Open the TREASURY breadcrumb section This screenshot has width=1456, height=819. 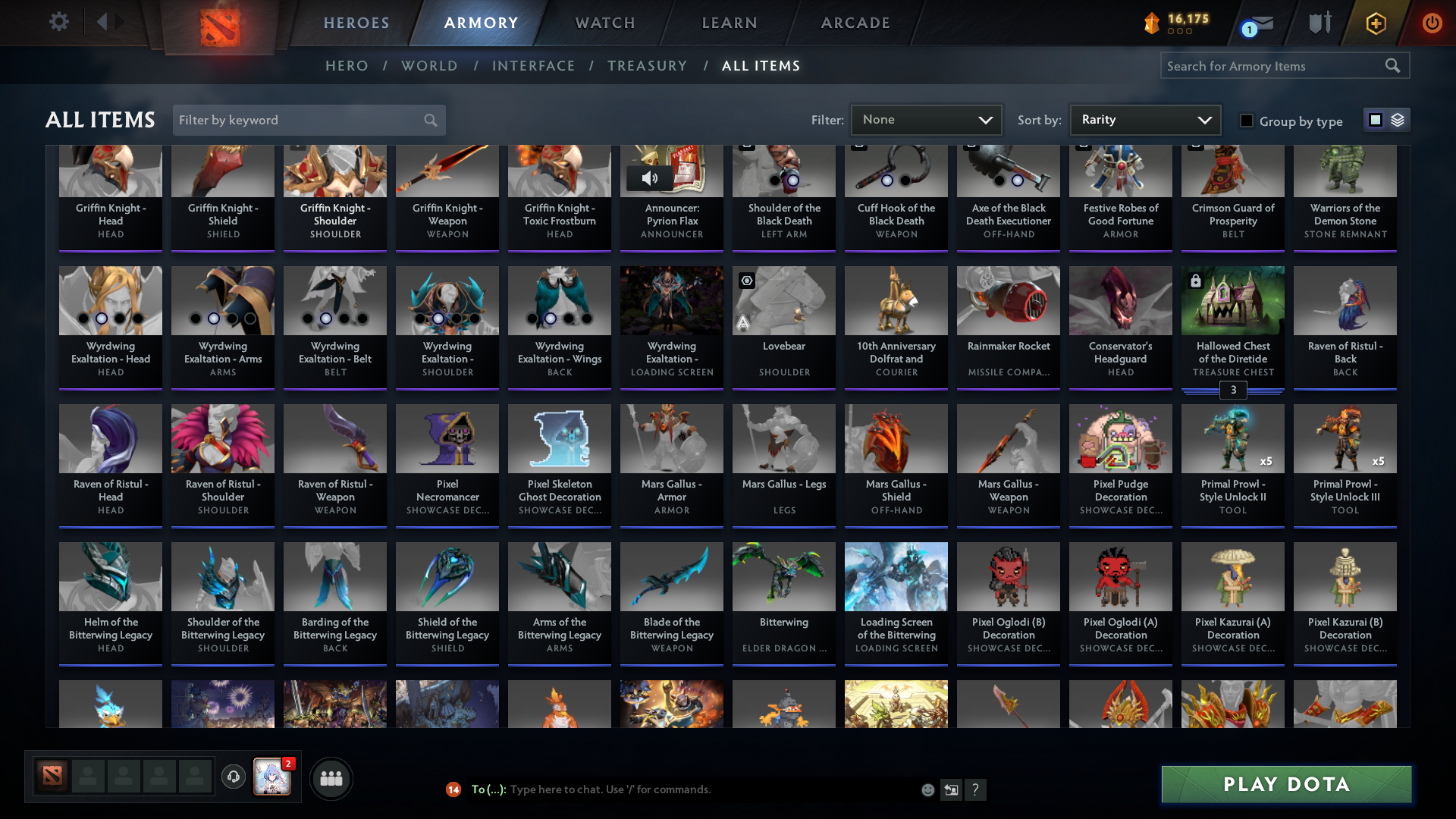647,66
